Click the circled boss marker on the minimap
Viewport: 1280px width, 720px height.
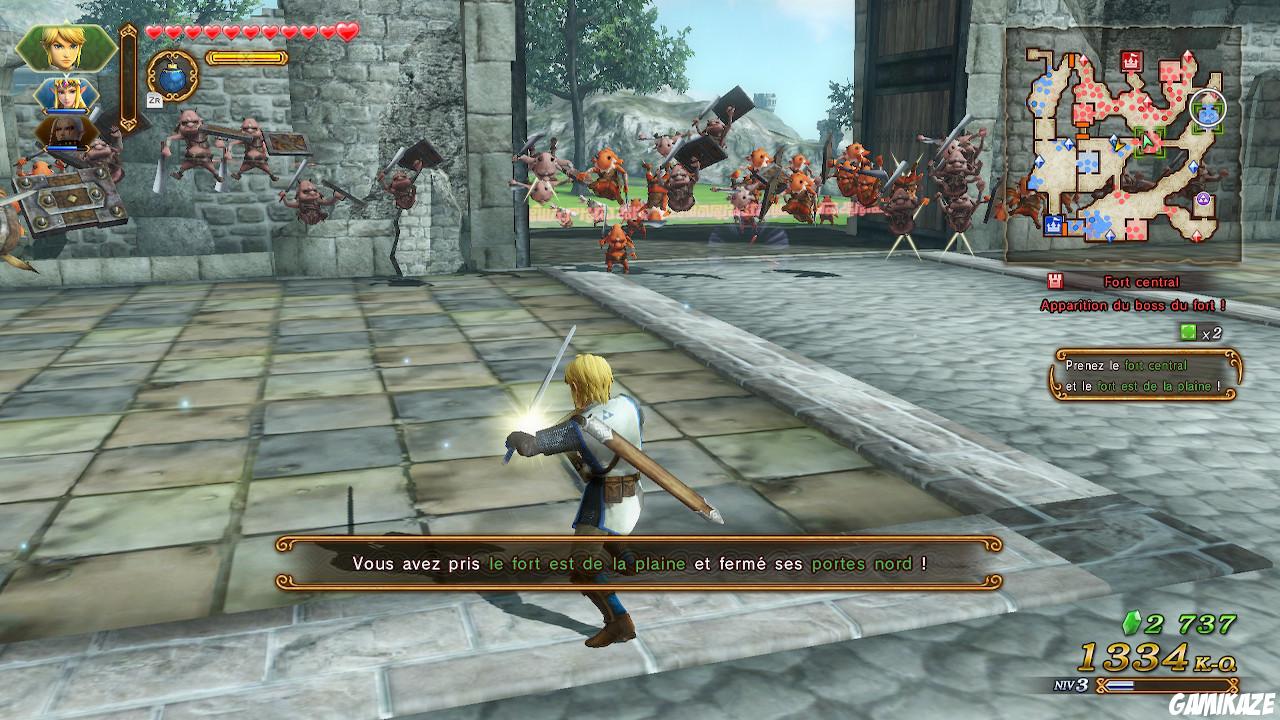coord(1209,108)
